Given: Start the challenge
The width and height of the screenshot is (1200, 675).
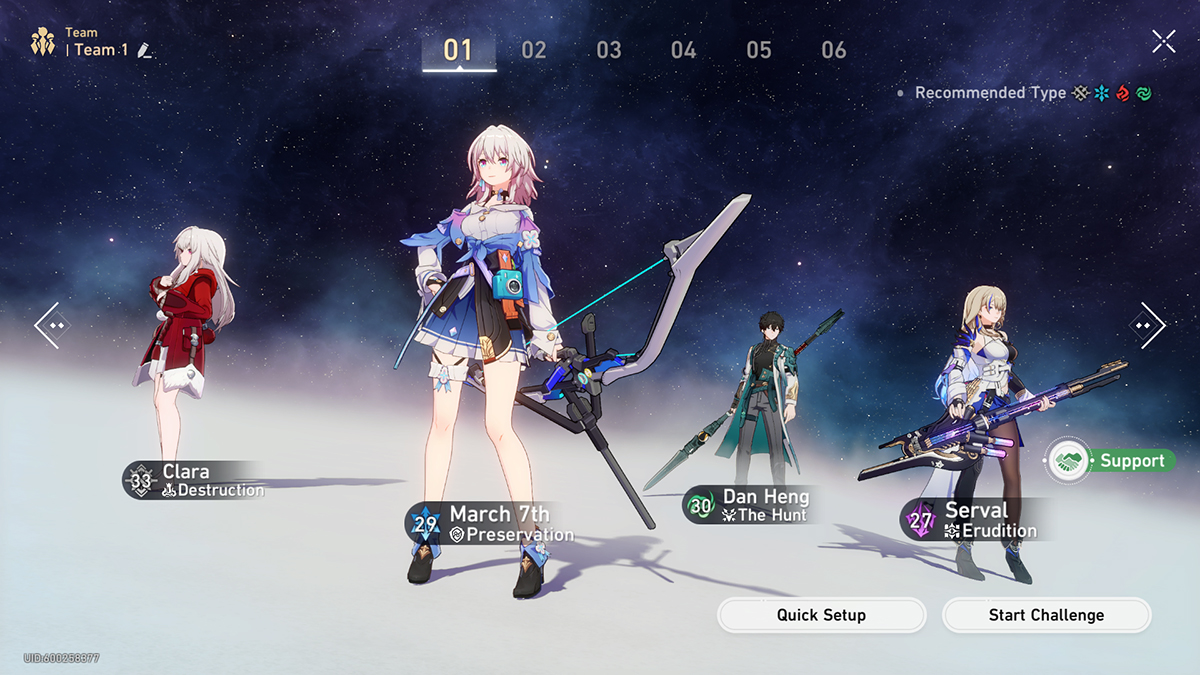Looking at the screenshot, I should 1046,615.
